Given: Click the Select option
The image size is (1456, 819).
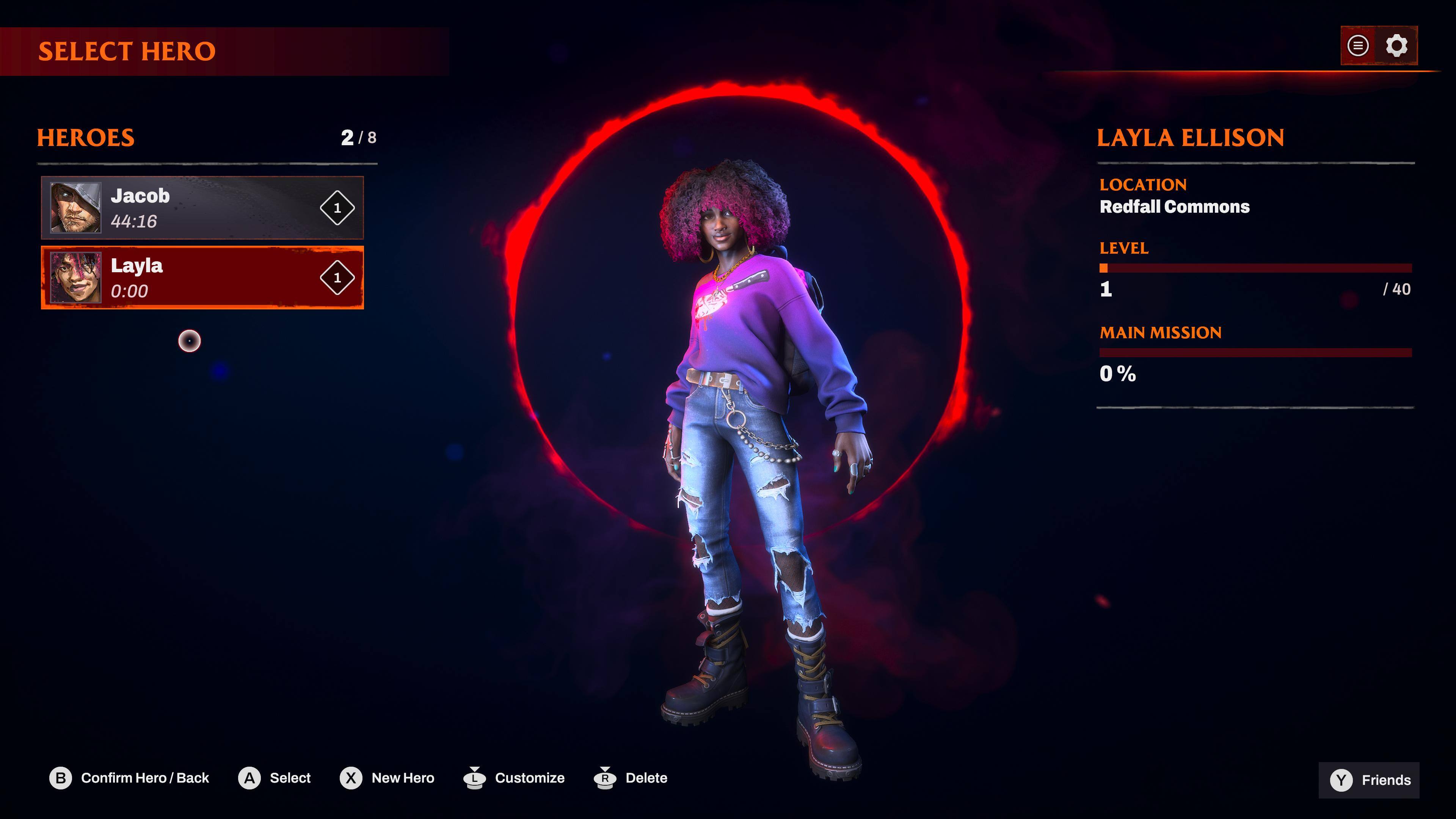Looking at the screenshot, I should pyautogui.click(x=275, y=778).
